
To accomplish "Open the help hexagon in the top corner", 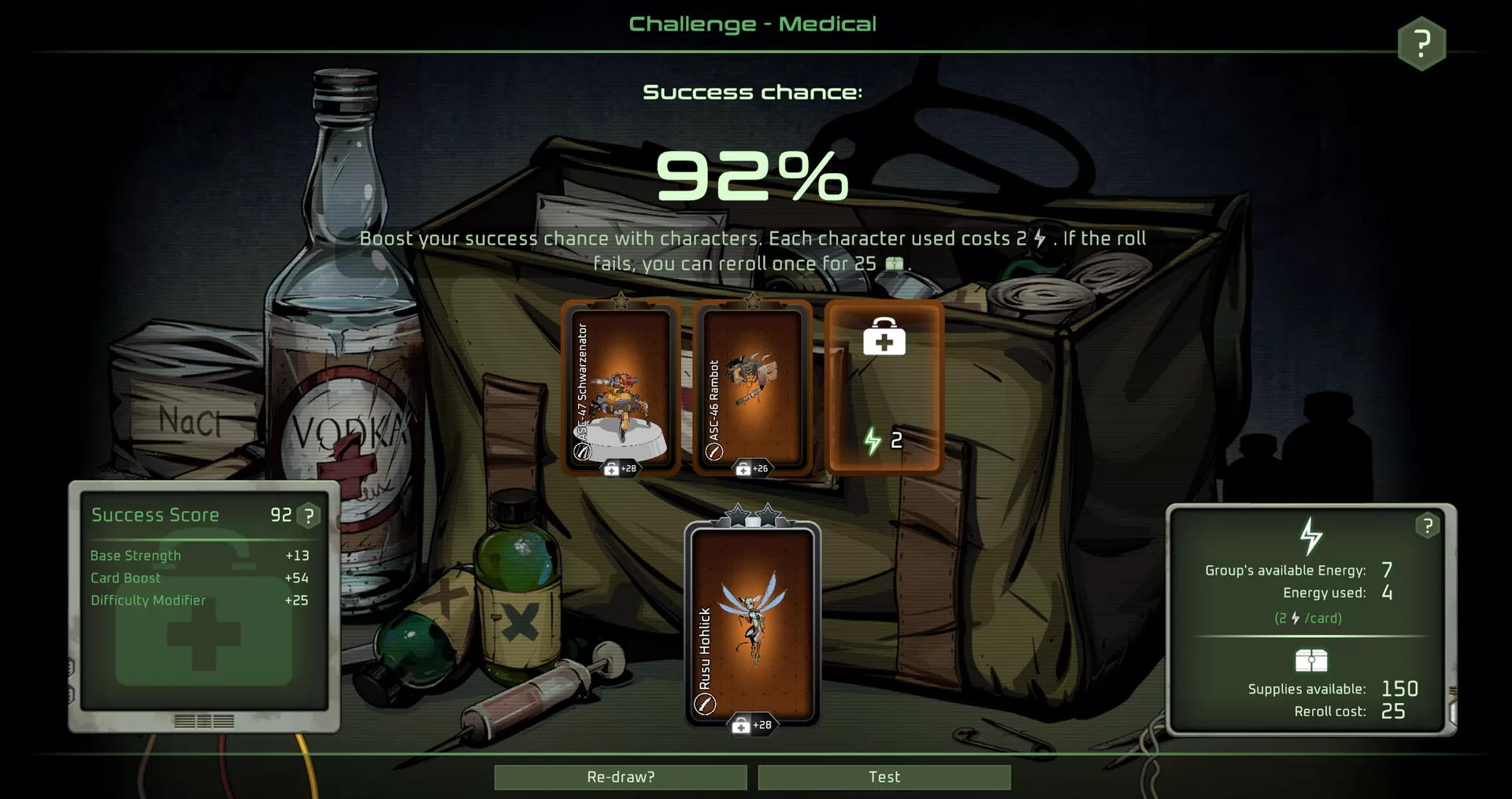I will pyautogui.click(x=1421, y=43).
